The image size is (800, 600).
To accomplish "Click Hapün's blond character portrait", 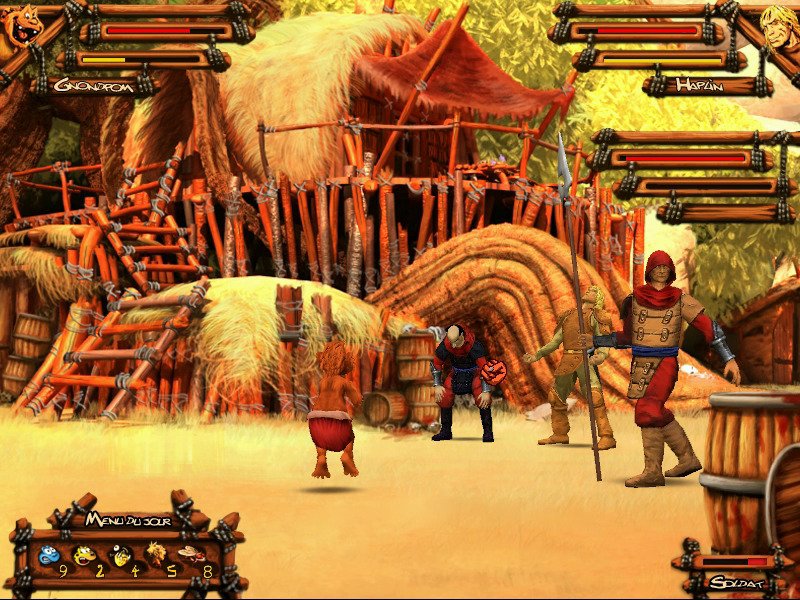I will point(777,30).
